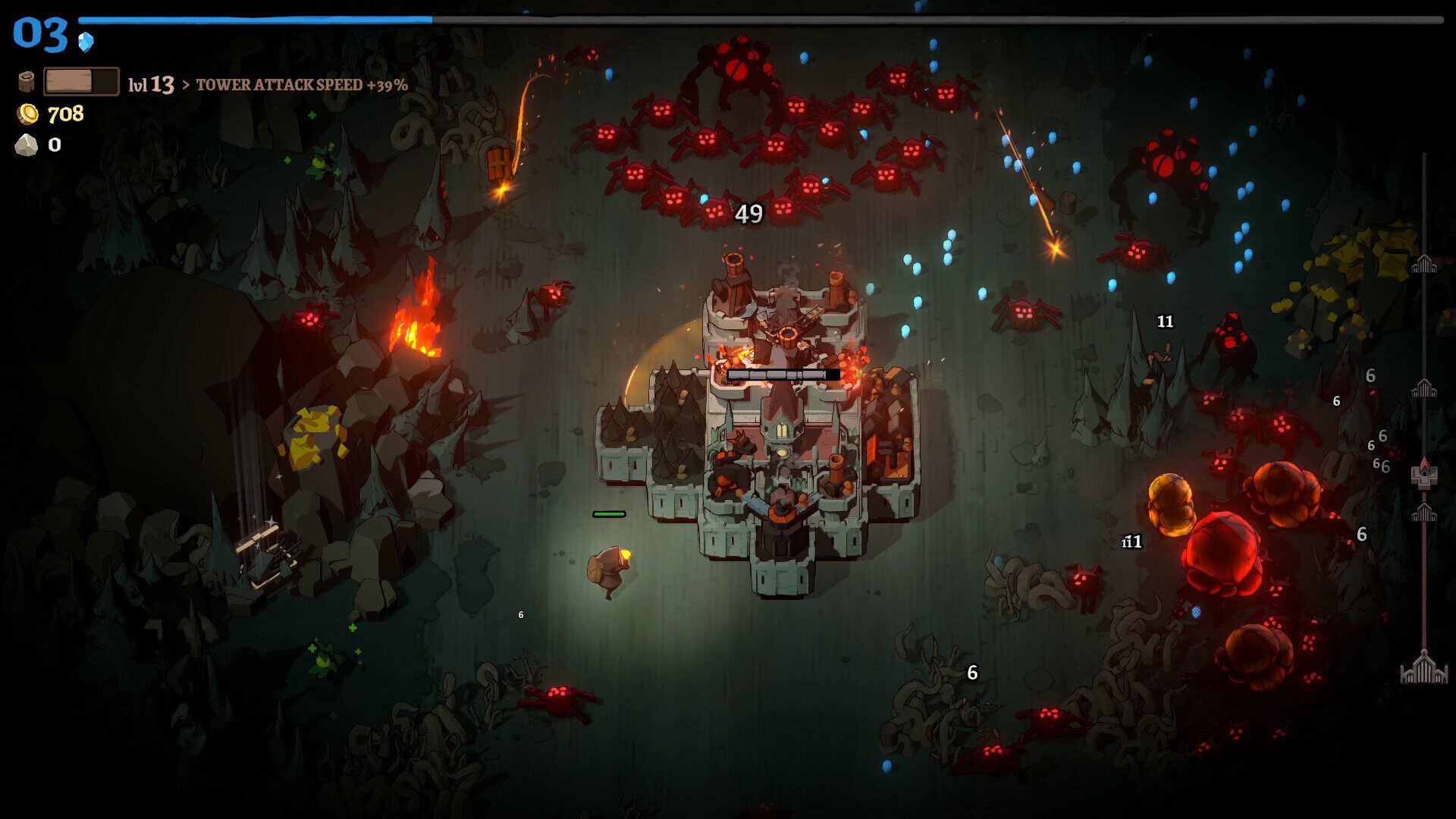This screenshot has width=1456, height=819.
Task: Click the damage number 49 above the castle
Action: click(749, 214)
